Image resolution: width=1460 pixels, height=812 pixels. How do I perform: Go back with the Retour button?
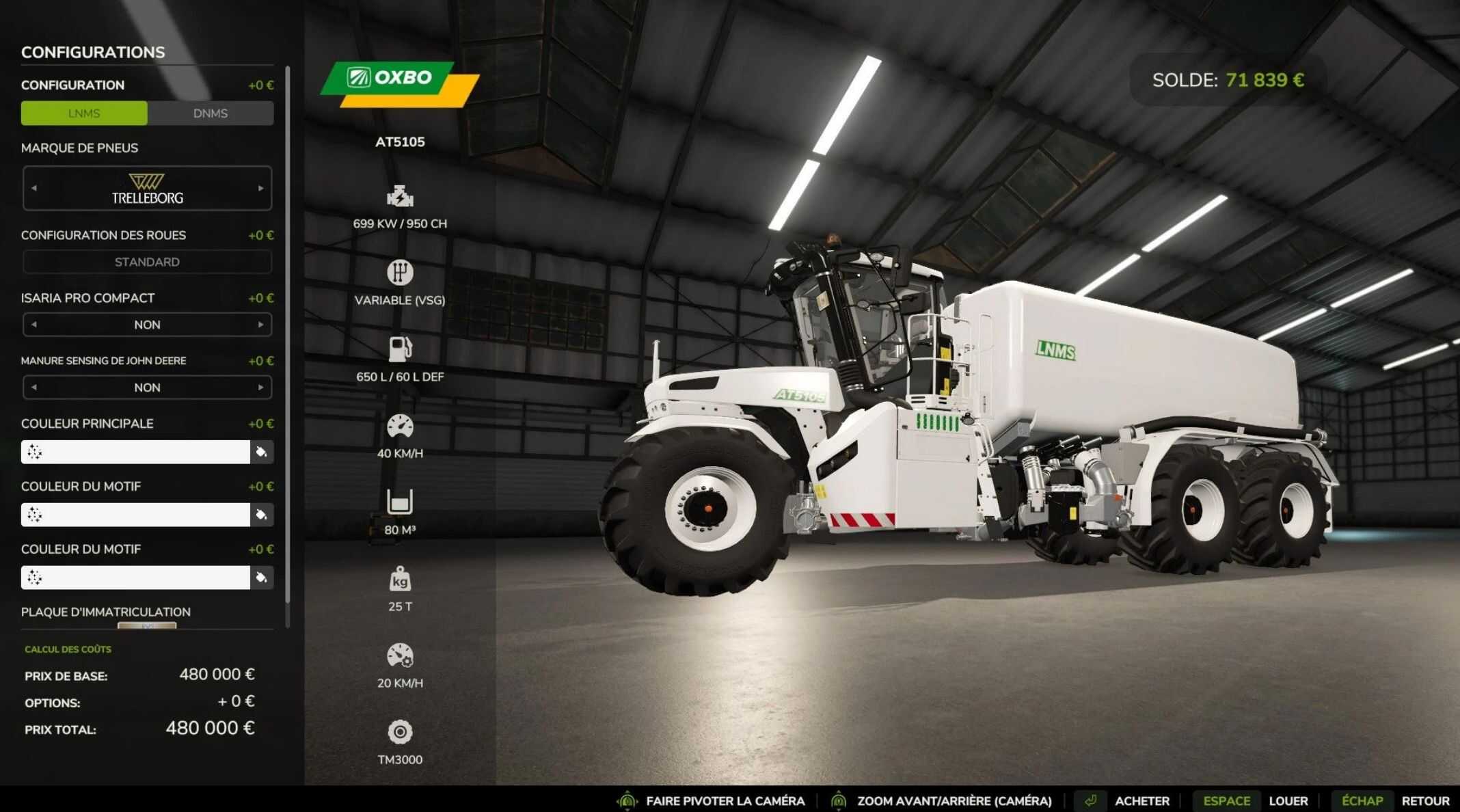click(x=1425, y=801)
